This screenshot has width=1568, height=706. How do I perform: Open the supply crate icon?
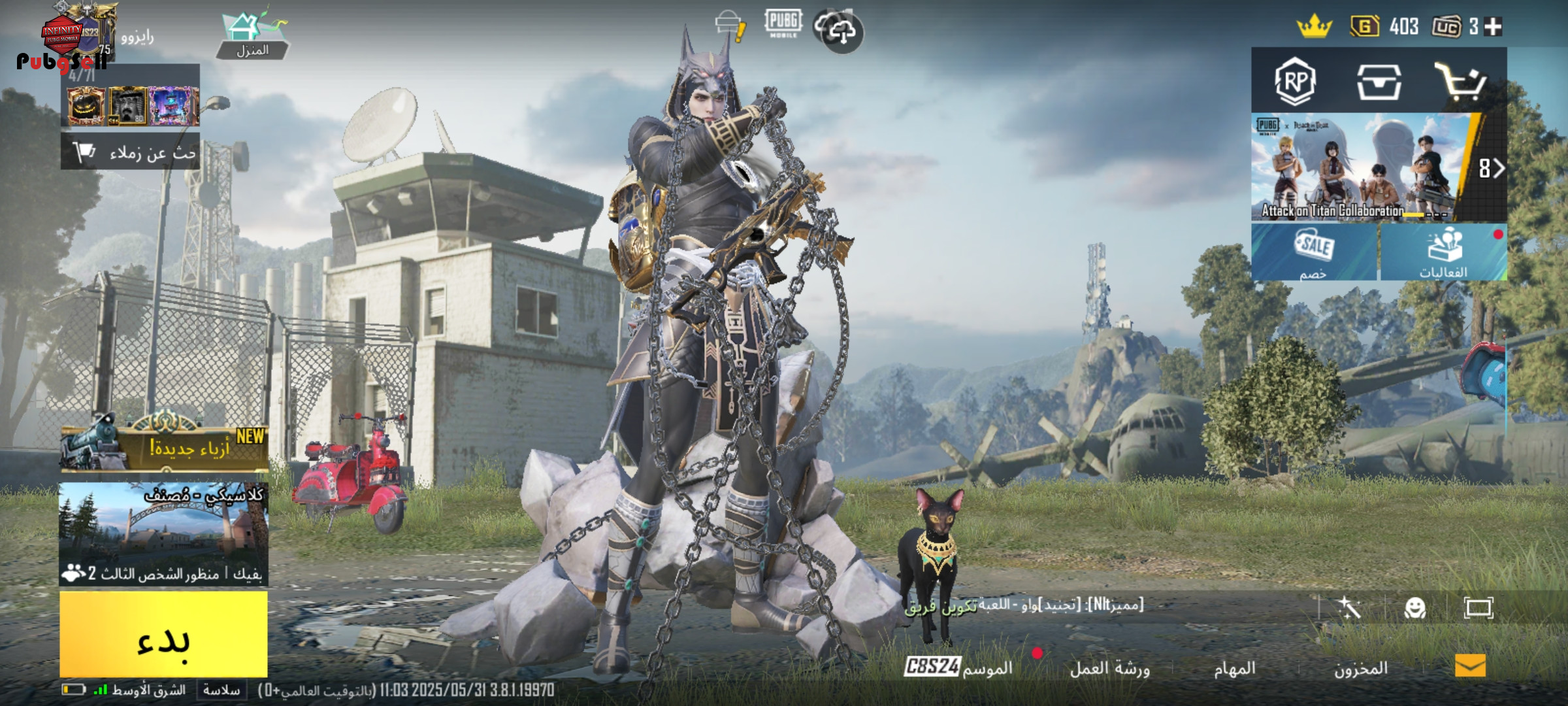1378,82
